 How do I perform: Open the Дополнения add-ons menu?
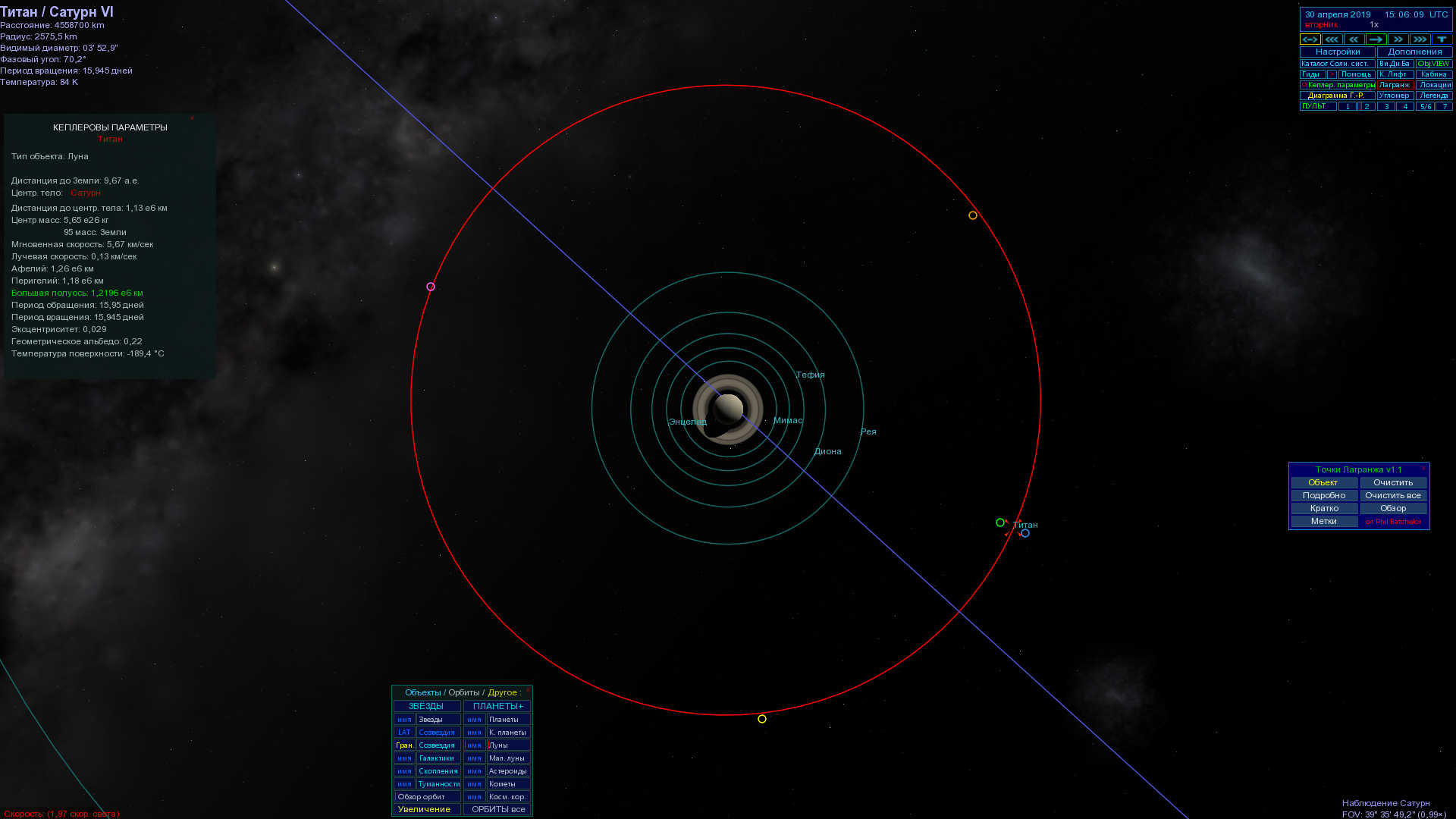[1414, 52]
